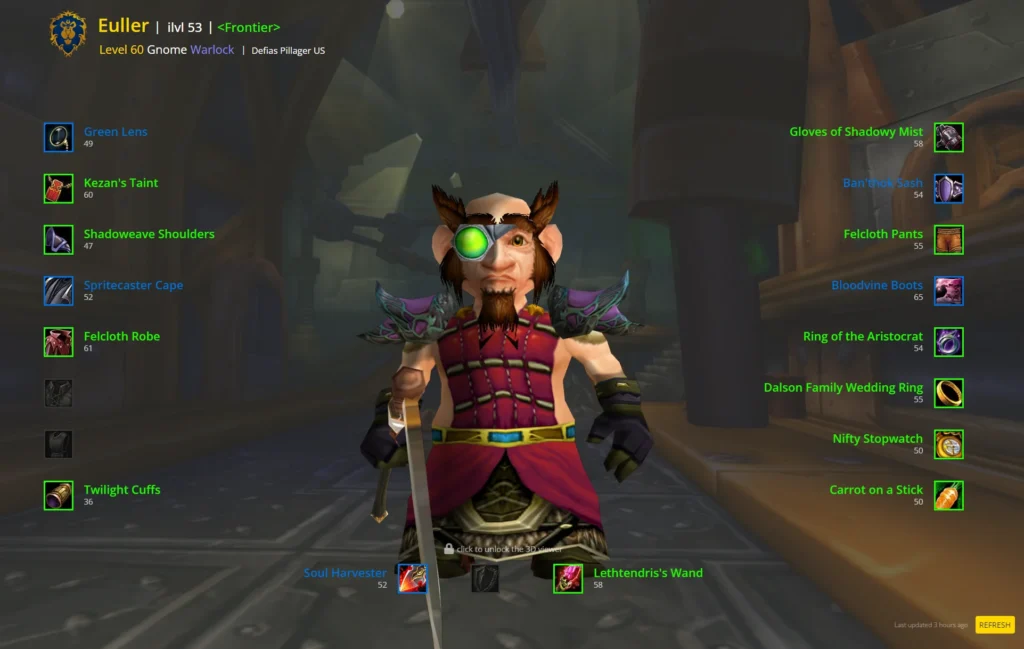Open the Frontier guild link
This screenshot has height=649, width=1024.
(x=248, y=27)
